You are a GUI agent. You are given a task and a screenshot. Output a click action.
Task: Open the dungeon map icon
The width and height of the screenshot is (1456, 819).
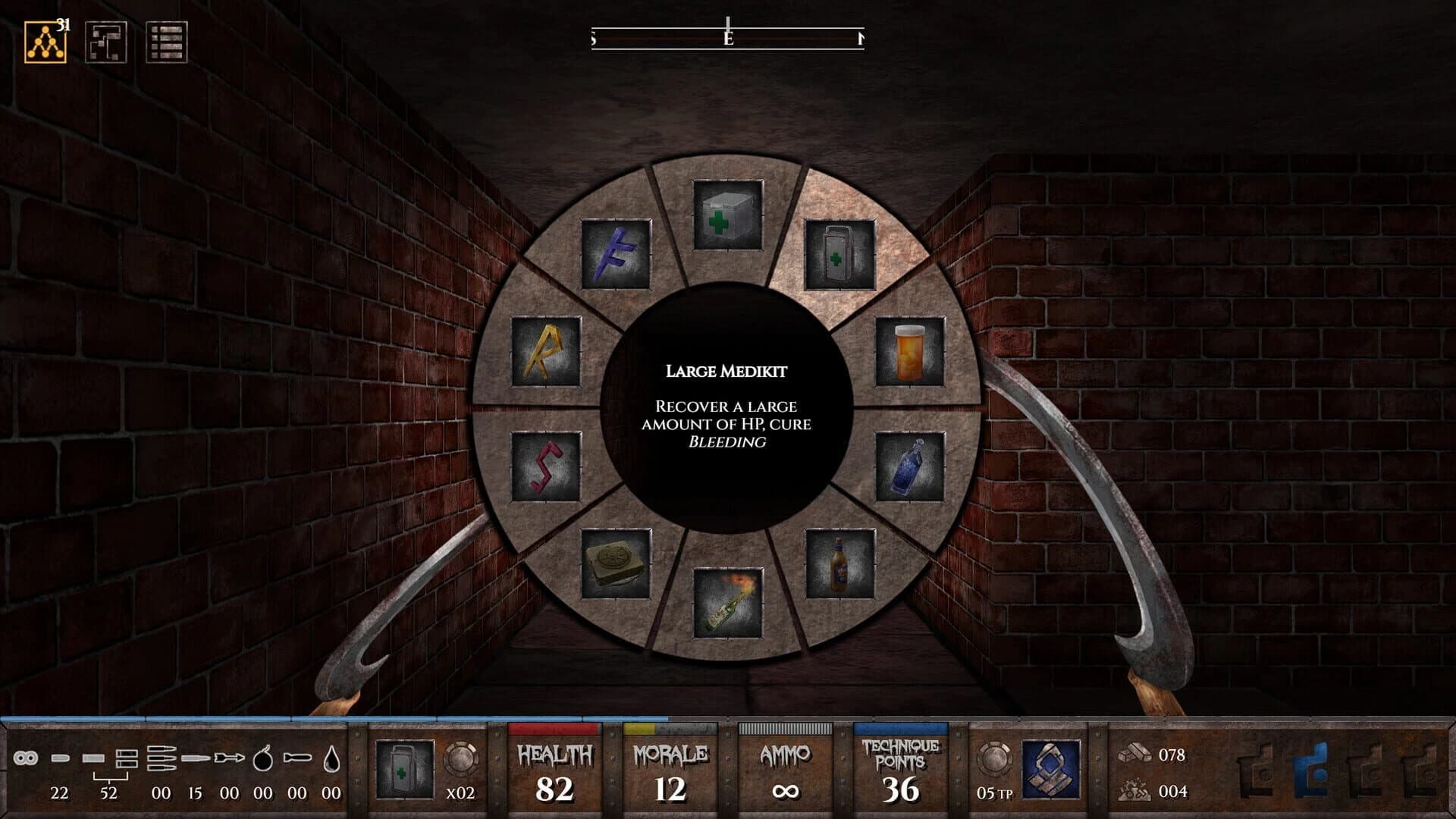(x=108, y=43)
